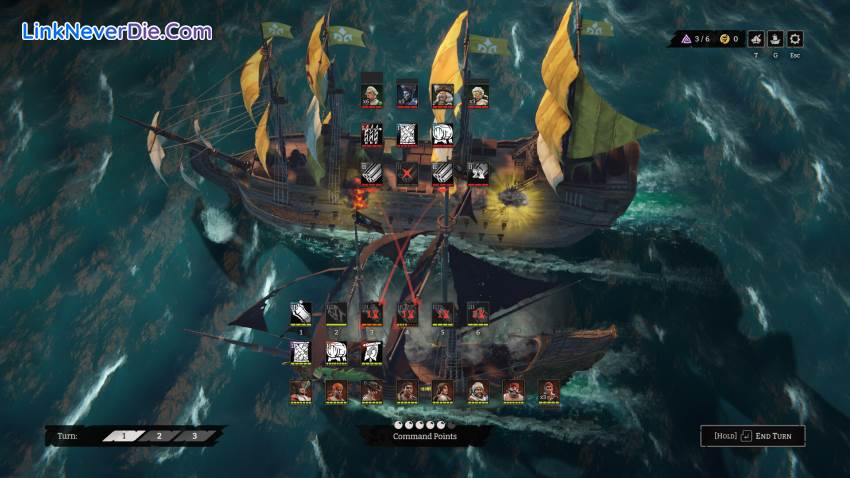This screenshot has width=850, height=478.
Task: Target the enemy's barrel module icon
Action: [x=442, y=134]
